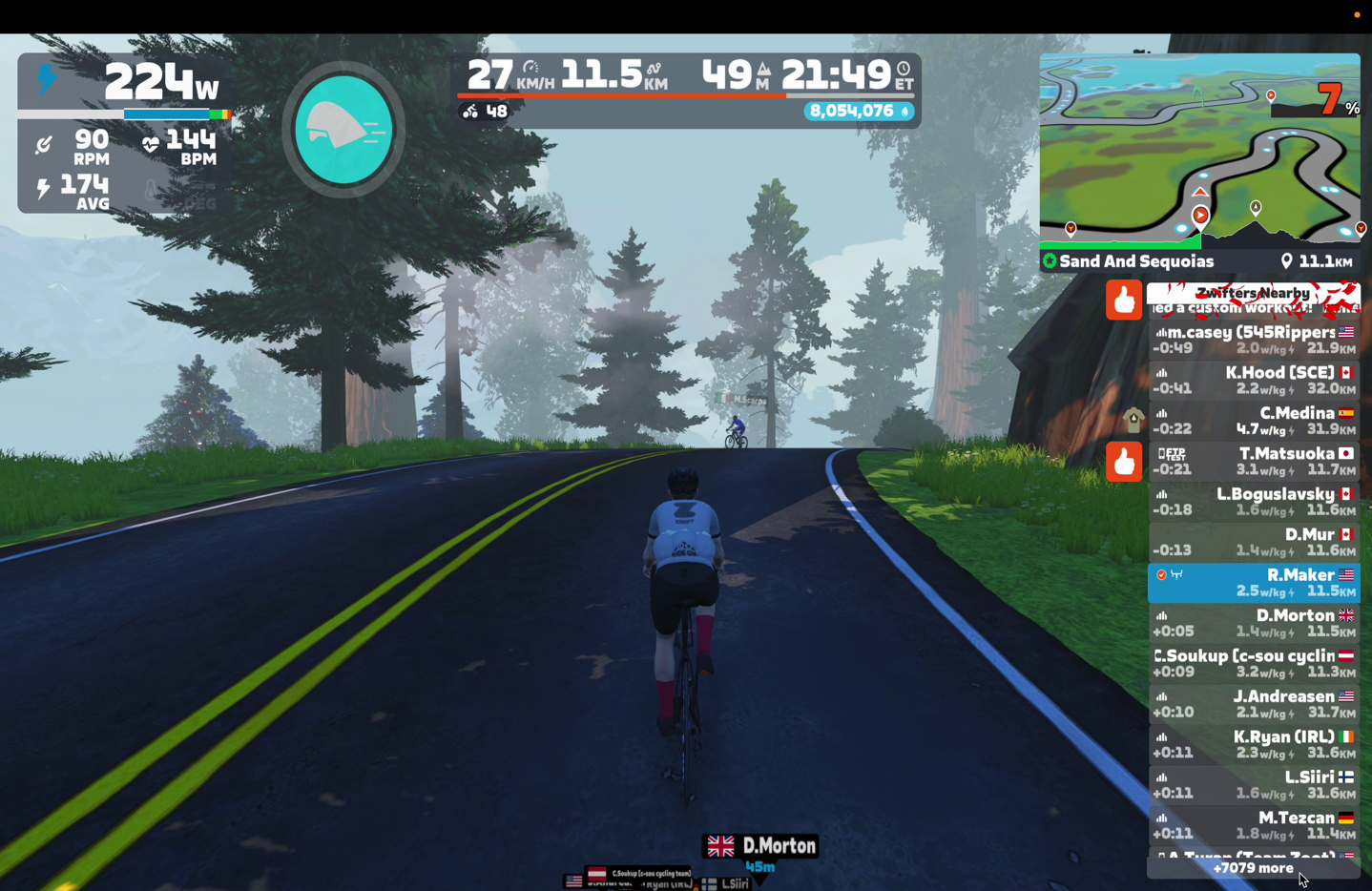Click the droplet icon on the points counter
Screen dimensions: 1372x891
(x=904, y=111)
